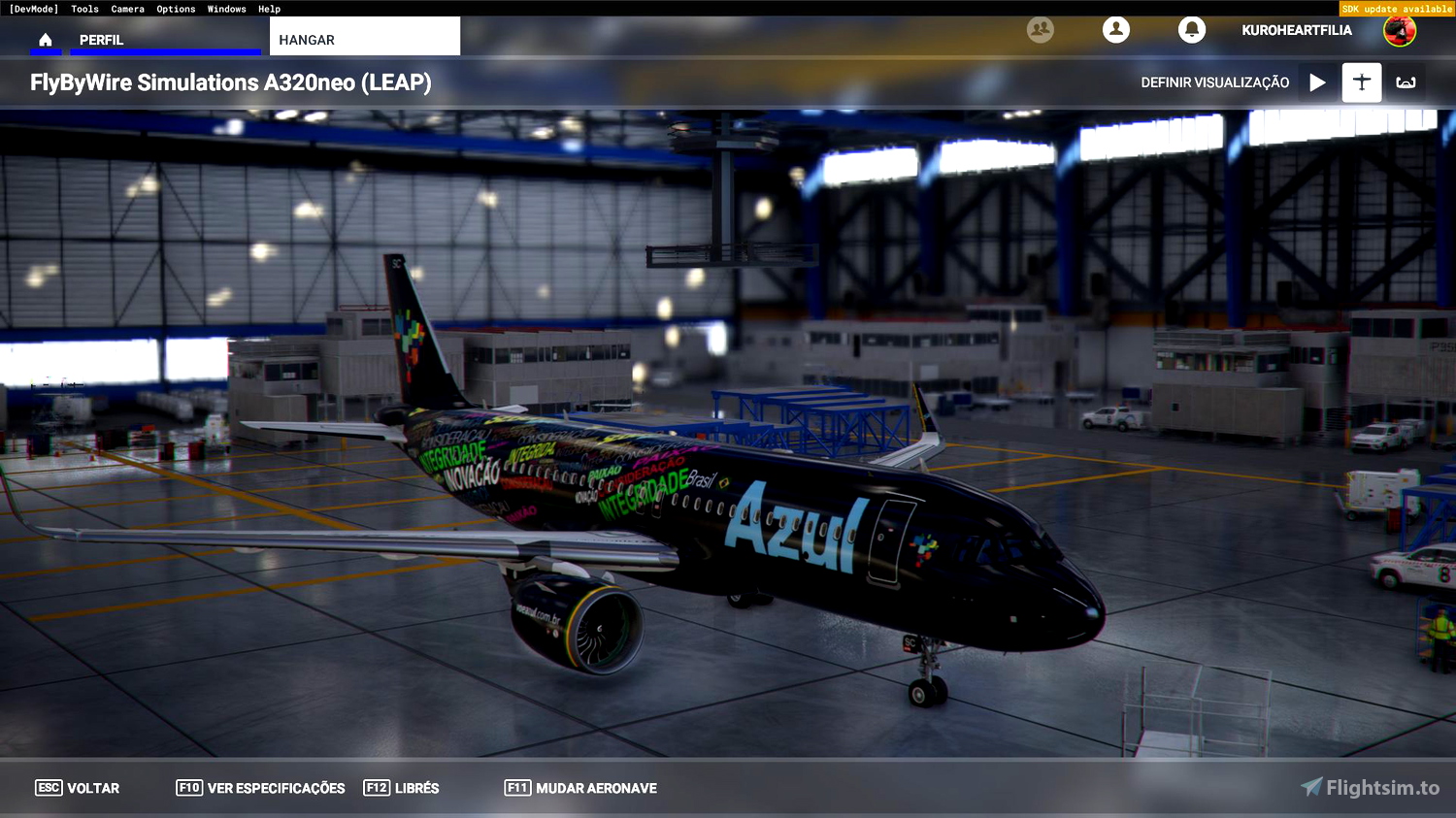Expand the Windows menu
The width and height of the screenshot is (1456, 818).
click(226, 9)
